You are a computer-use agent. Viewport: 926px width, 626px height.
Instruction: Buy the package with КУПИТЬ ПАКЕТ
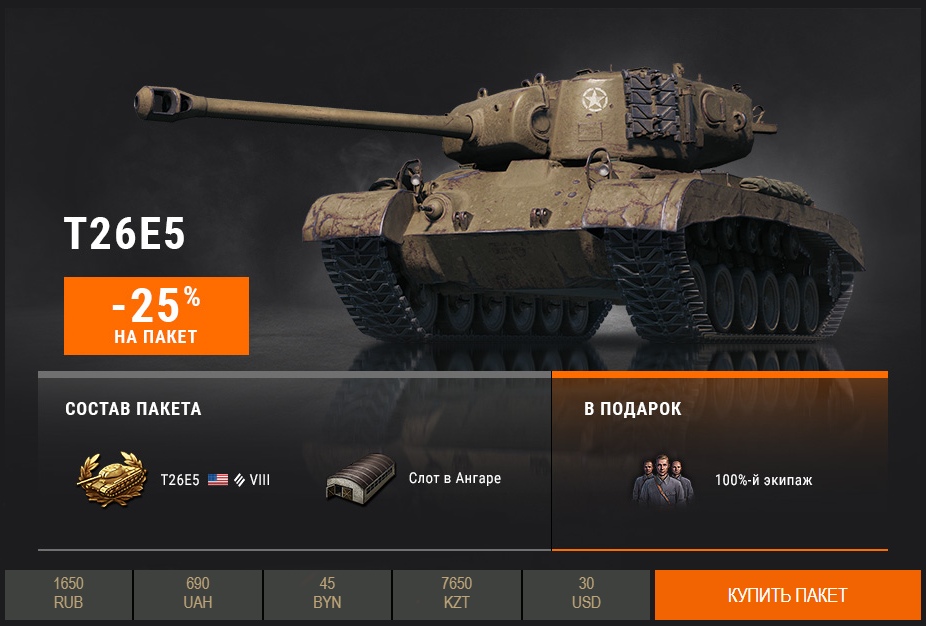[787, 595]
